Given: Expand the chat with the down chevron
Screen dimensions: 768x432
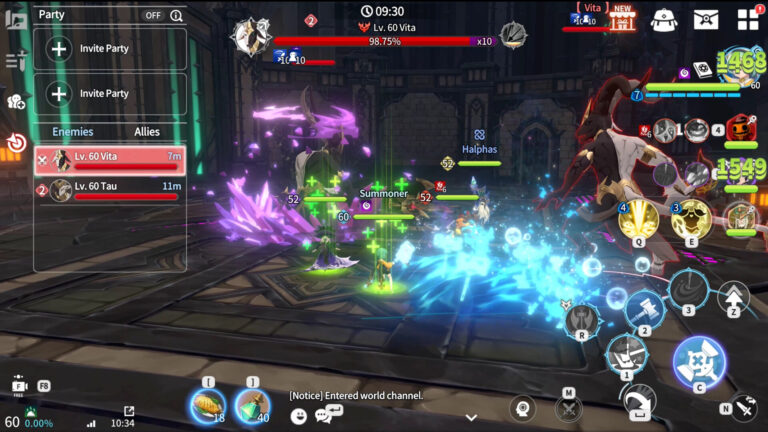Looking at the screenshot, I should [471, 416].
